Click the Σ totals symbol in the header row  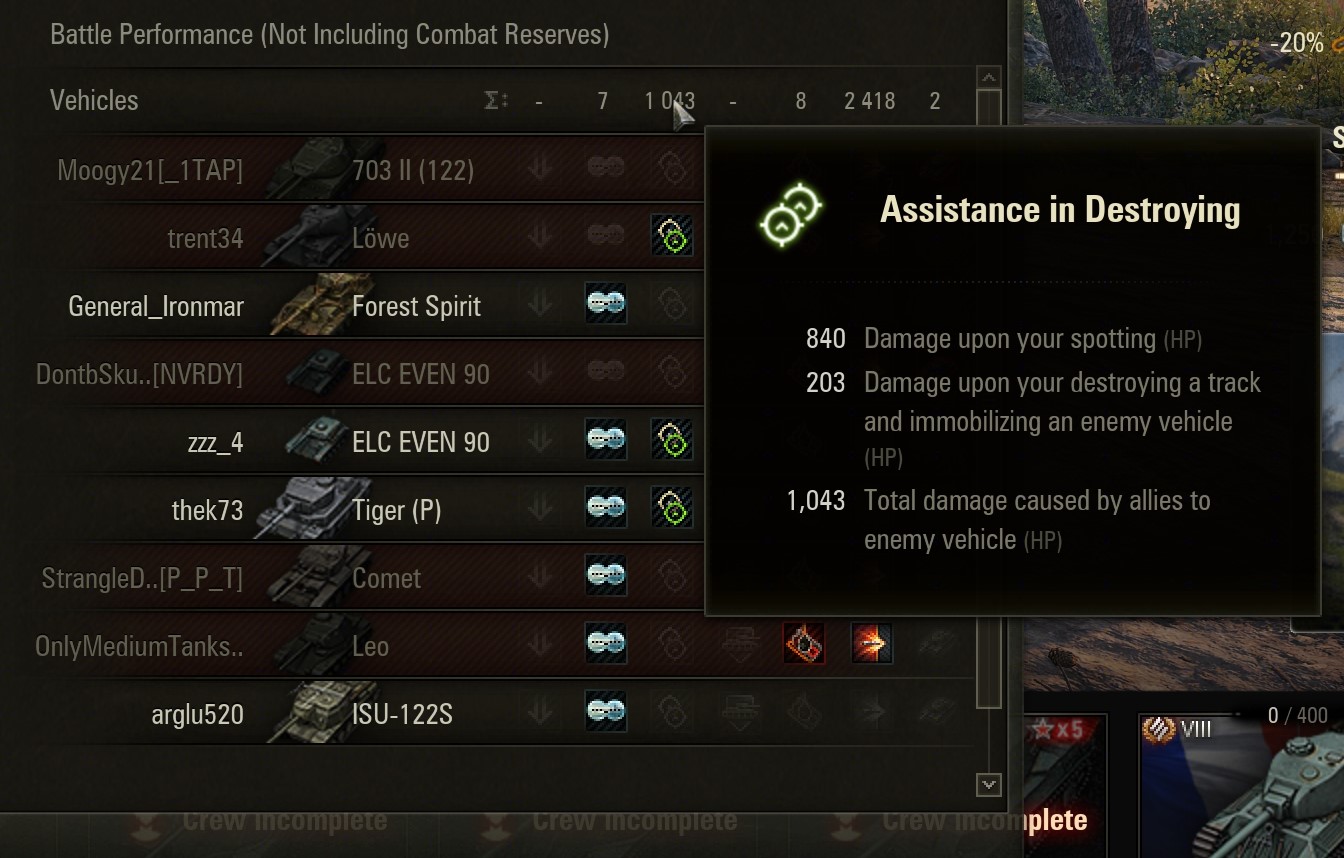click(x=492, y=100)
